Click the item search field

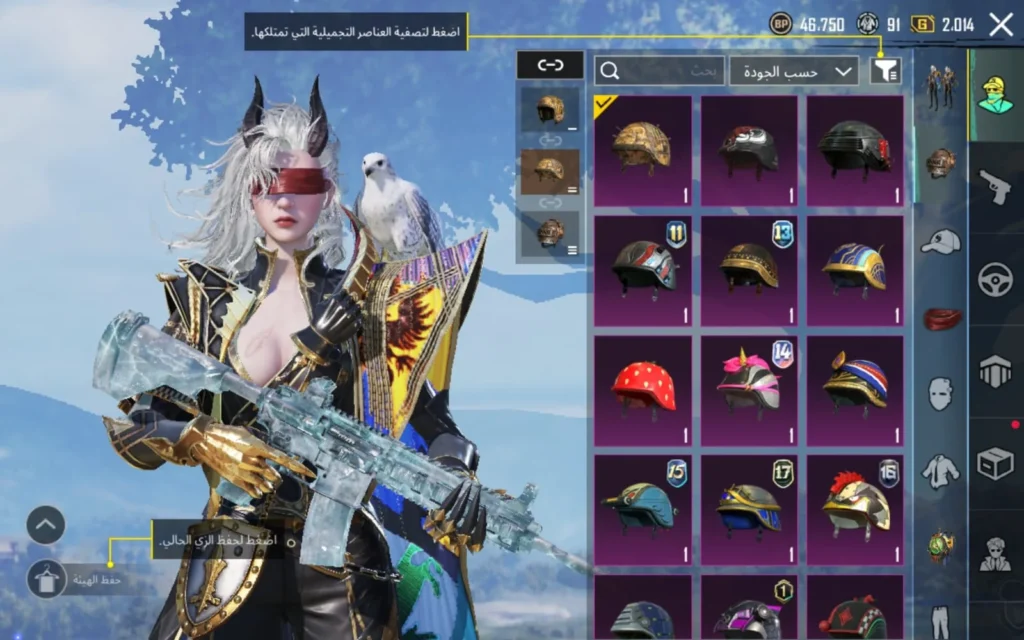click(x=660, y=70)
